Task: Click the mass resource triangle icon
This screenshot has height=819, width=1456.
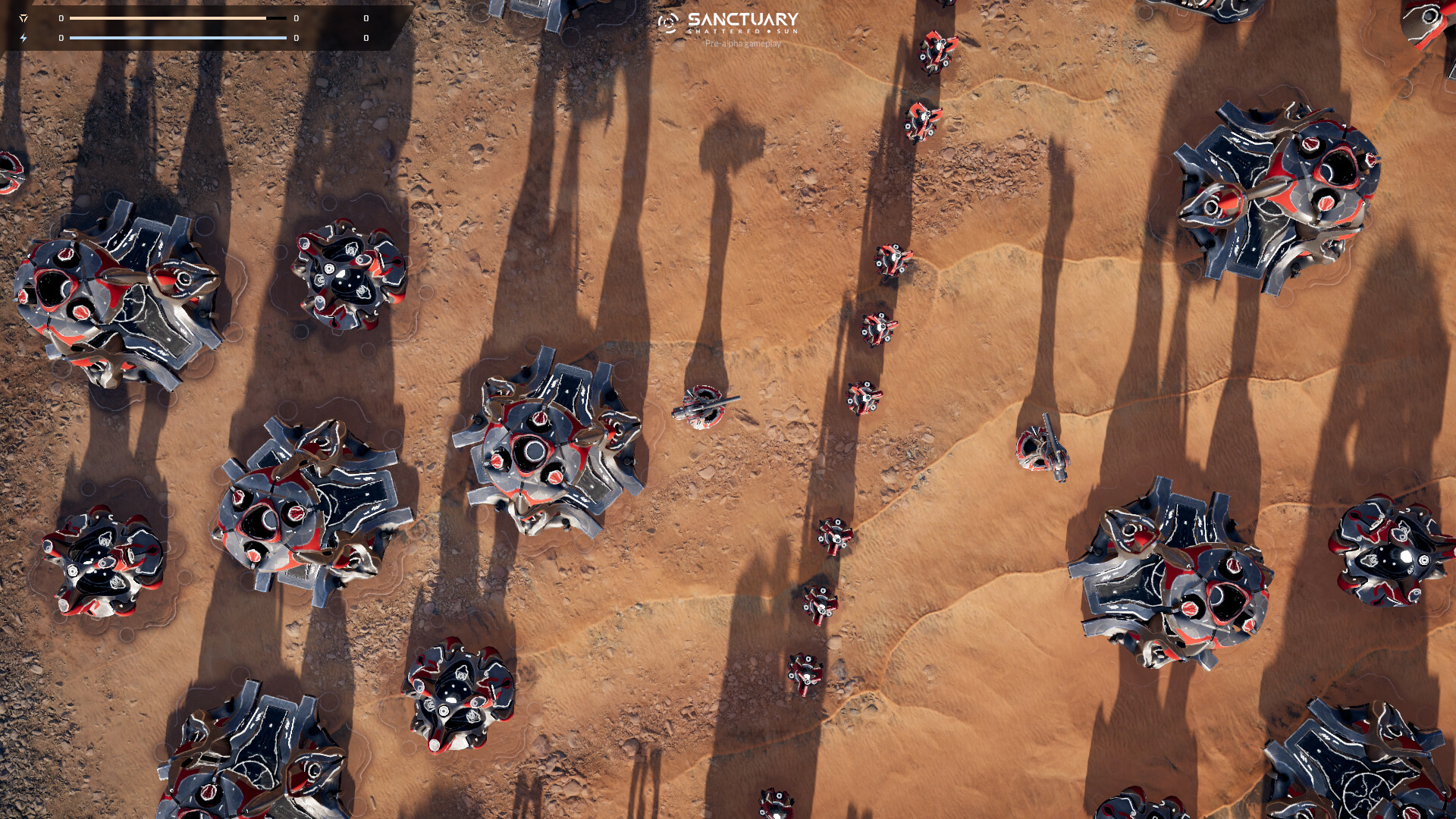Action: point(24,18)
